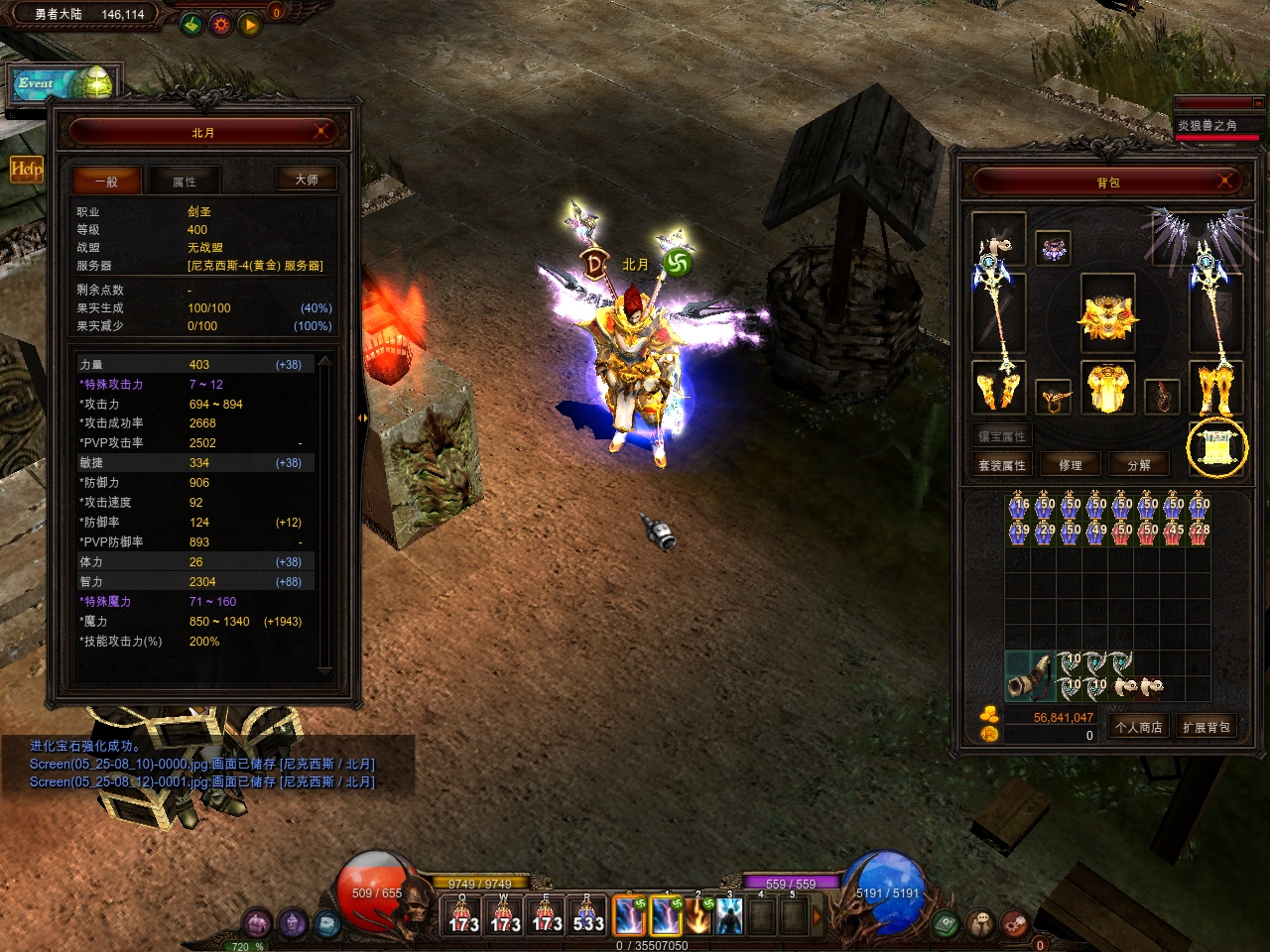This screenshot has height=952, width=1270.
Task: Click the 分解 dismantle button
Action: [x=1139, y=465]
